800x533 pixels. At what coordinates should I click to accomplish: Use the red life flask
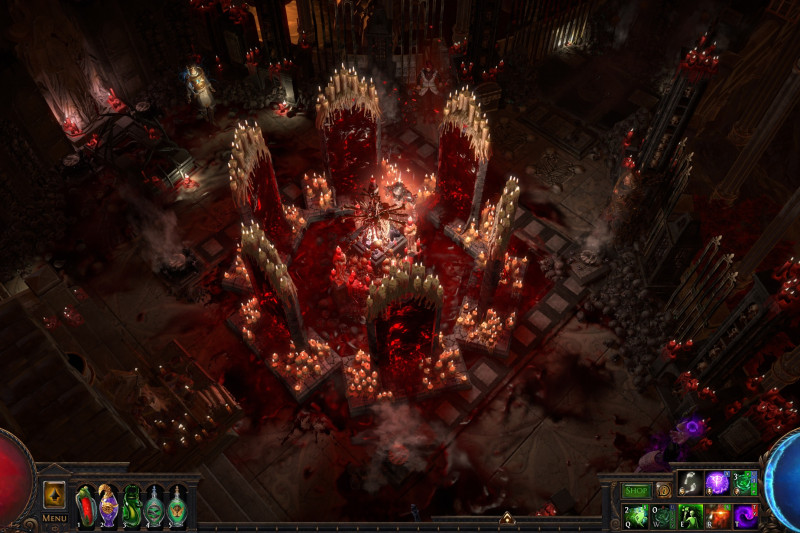(85, 505)
